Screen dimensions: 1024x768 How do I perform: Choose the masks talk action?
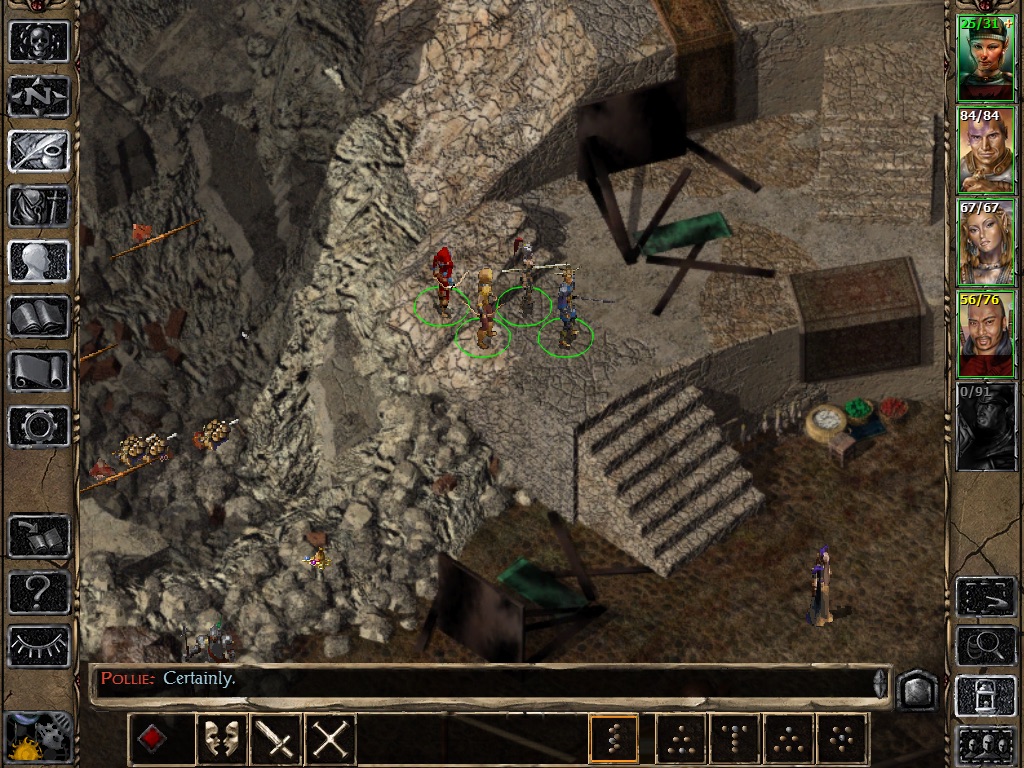click(222, 740)
